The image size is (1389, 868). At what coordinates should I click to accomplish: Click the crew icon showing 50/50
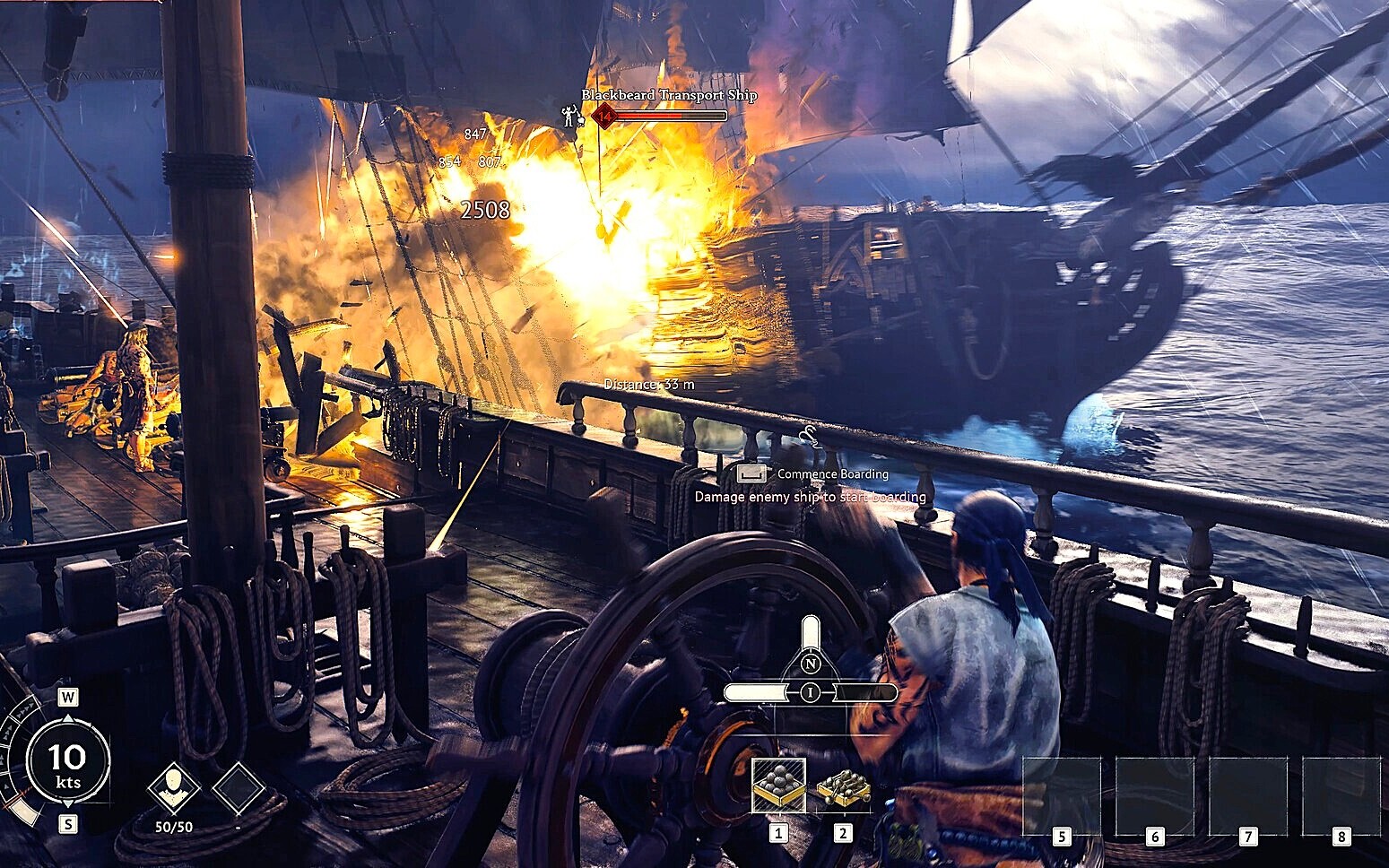point(173,789)
